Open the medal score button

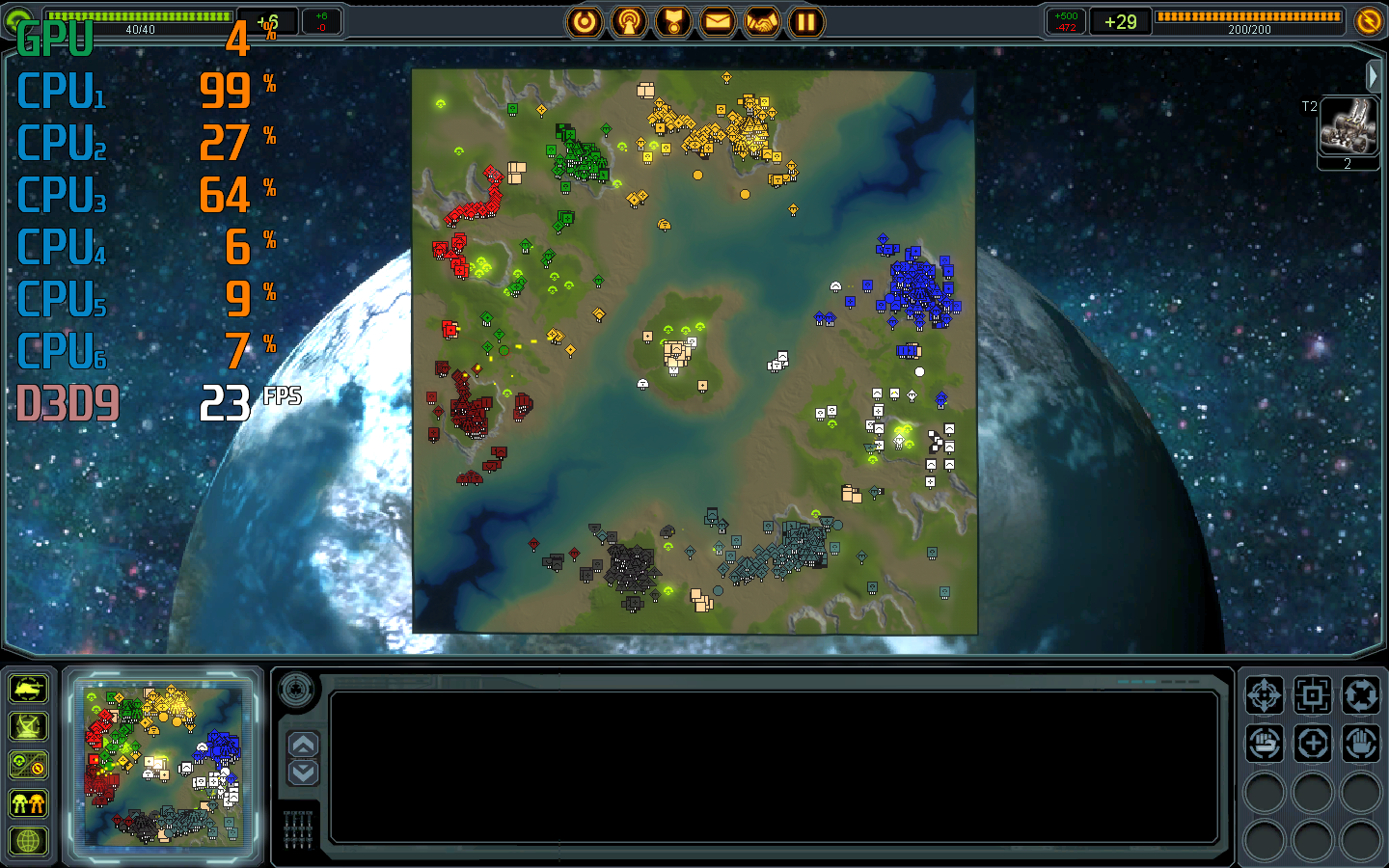point(673,21)
